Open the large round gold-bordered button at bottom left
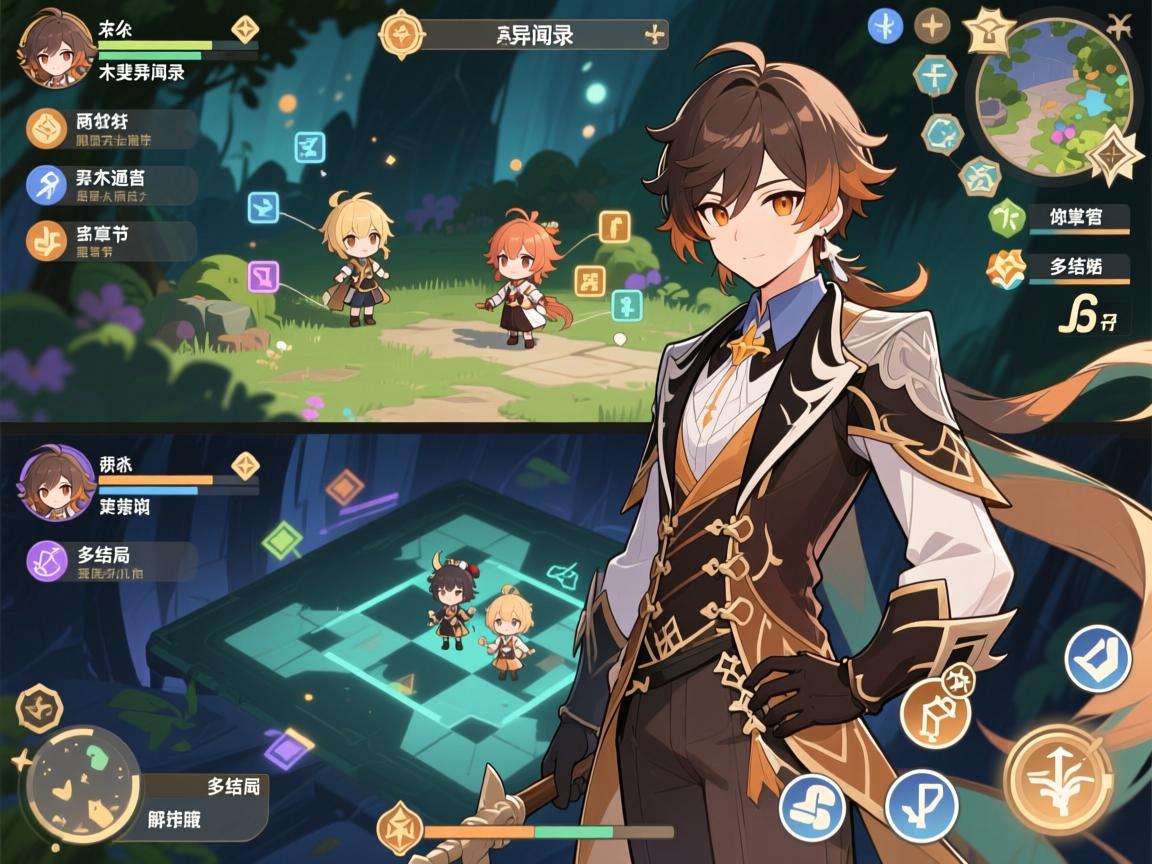This screenshot has height=864, width=1152. click(82, 785)
